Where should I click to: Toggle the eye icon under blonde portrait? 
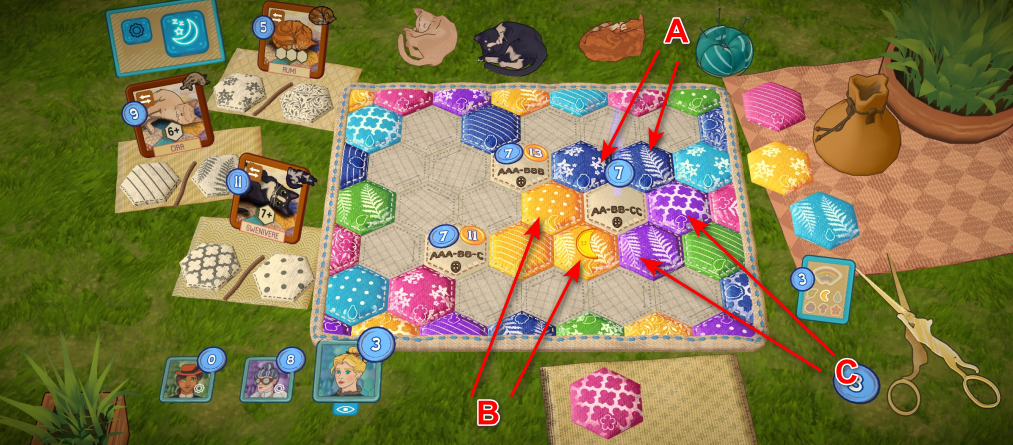[345, 409]
